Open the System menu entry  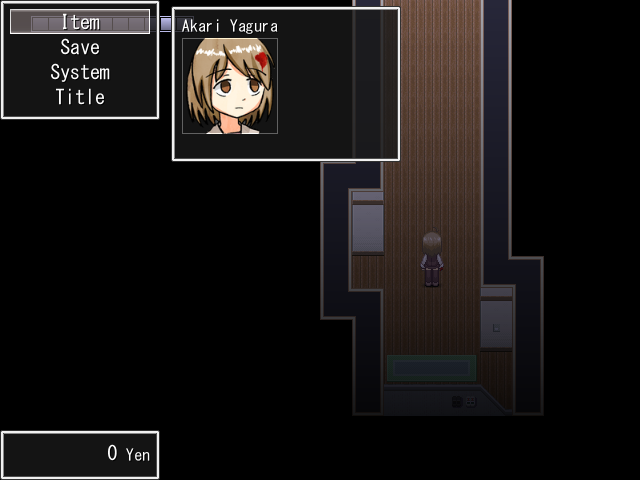click(x=80, y=72)
